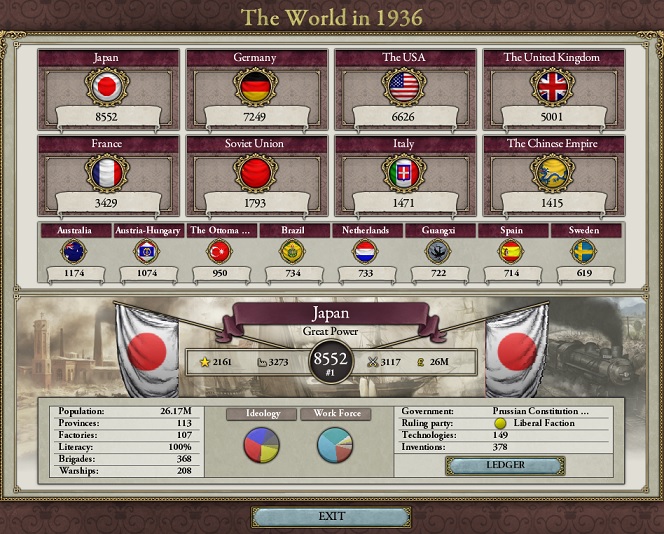The height and width of the screenshot is (534, 664).
Task: Pick Italy as your nation
Action: click(x=404, y=174)
